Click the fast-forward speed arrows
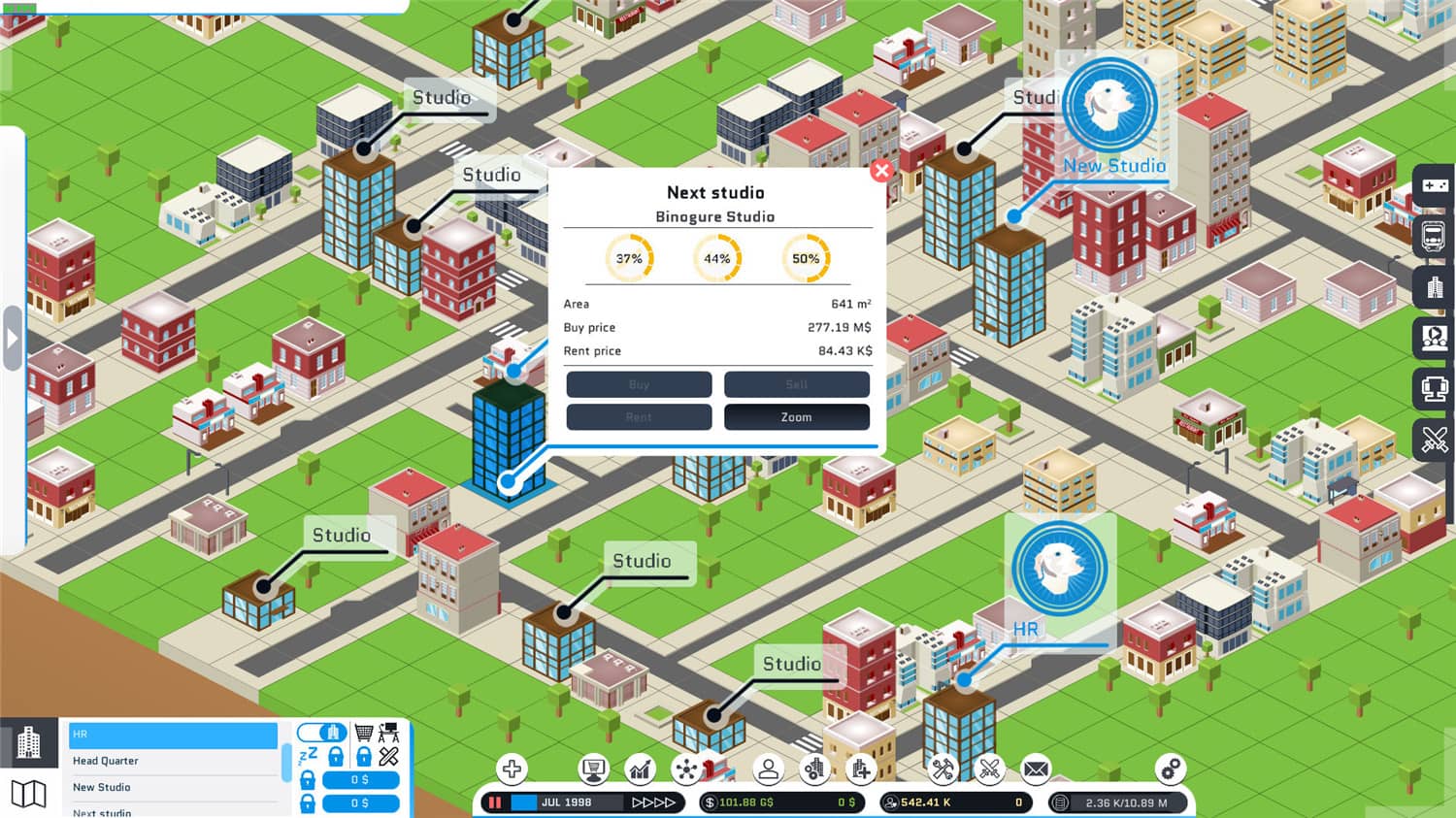 pyautogui.click(x=652, y=802)
